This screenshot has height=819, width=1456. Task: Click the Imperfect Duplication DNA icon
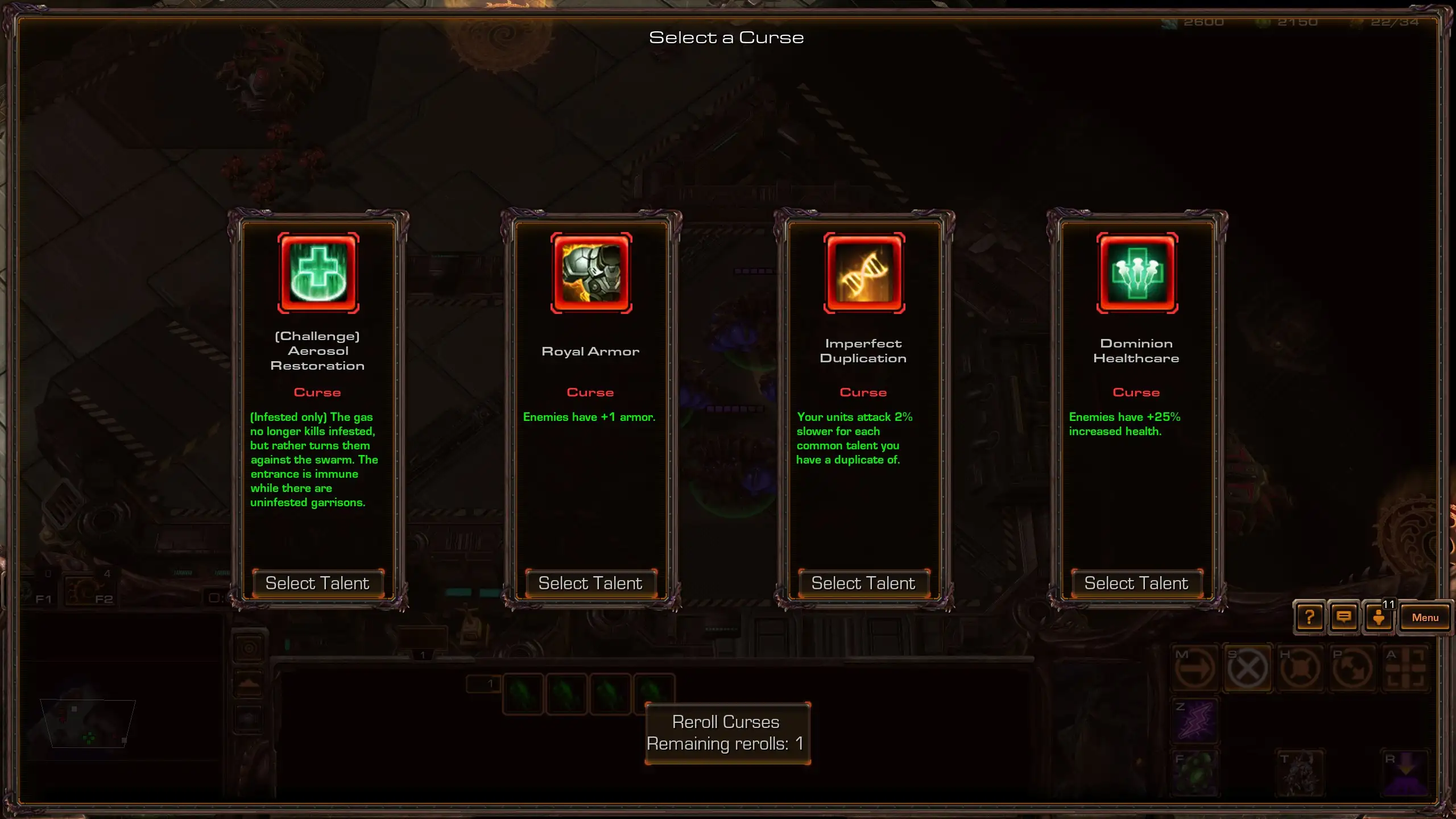pyautogui.click(x=864, y=273)
